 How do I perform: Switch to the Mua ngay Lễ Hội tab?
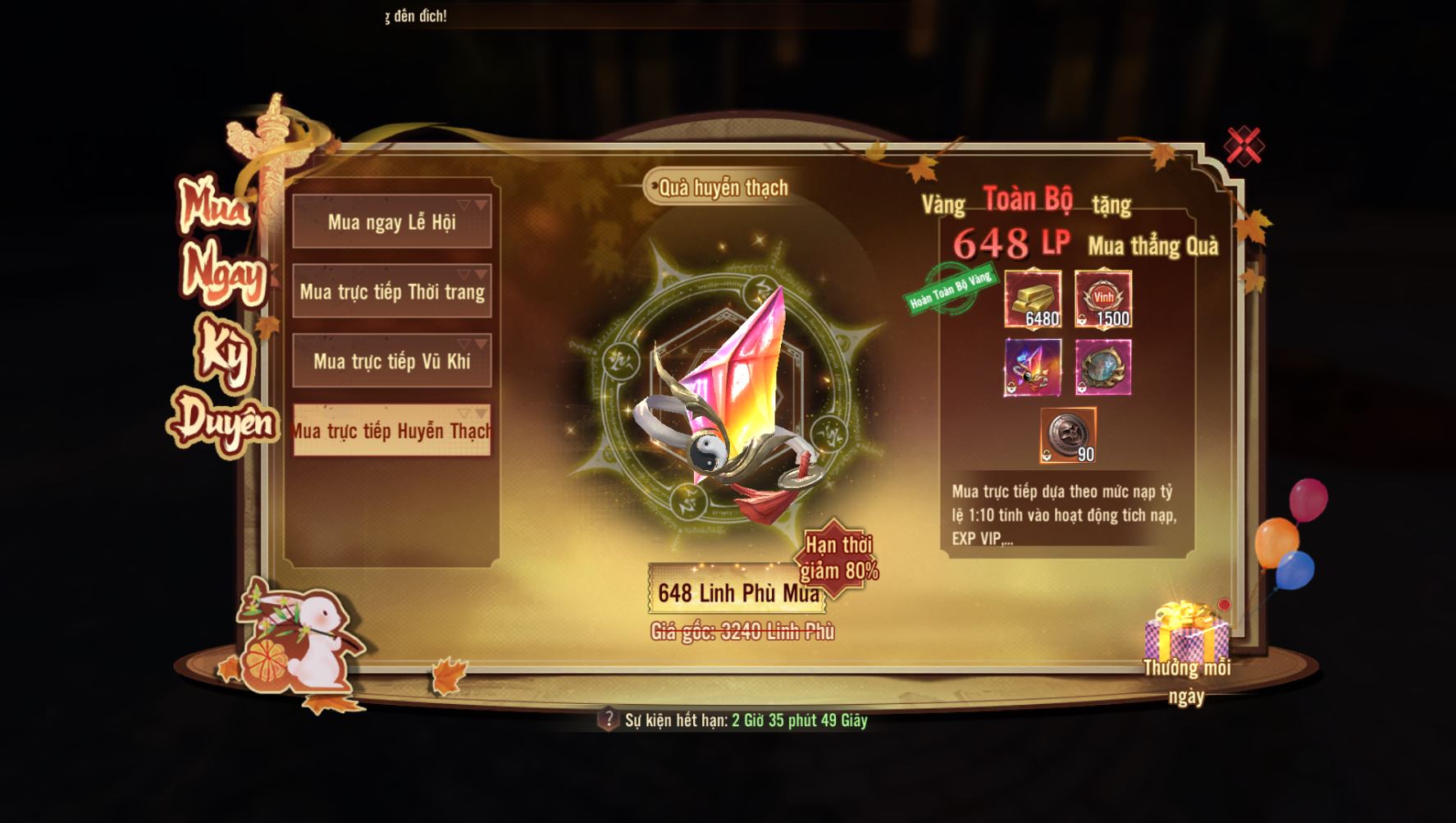click(392, 222)
